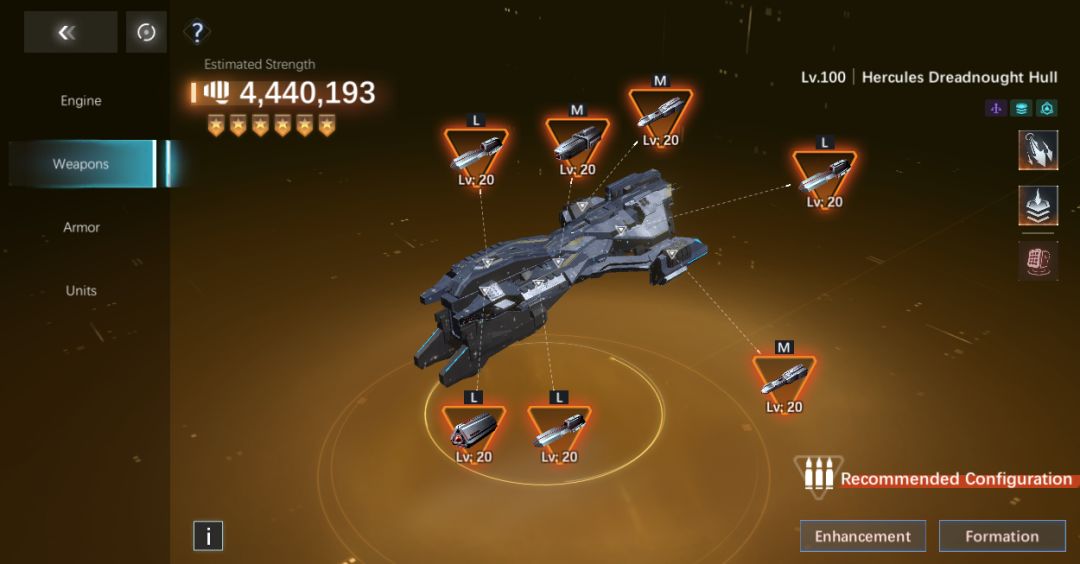The image size is (1080, 564).
Task: Switch to the Engine tab
Action: tap(81, 101)
